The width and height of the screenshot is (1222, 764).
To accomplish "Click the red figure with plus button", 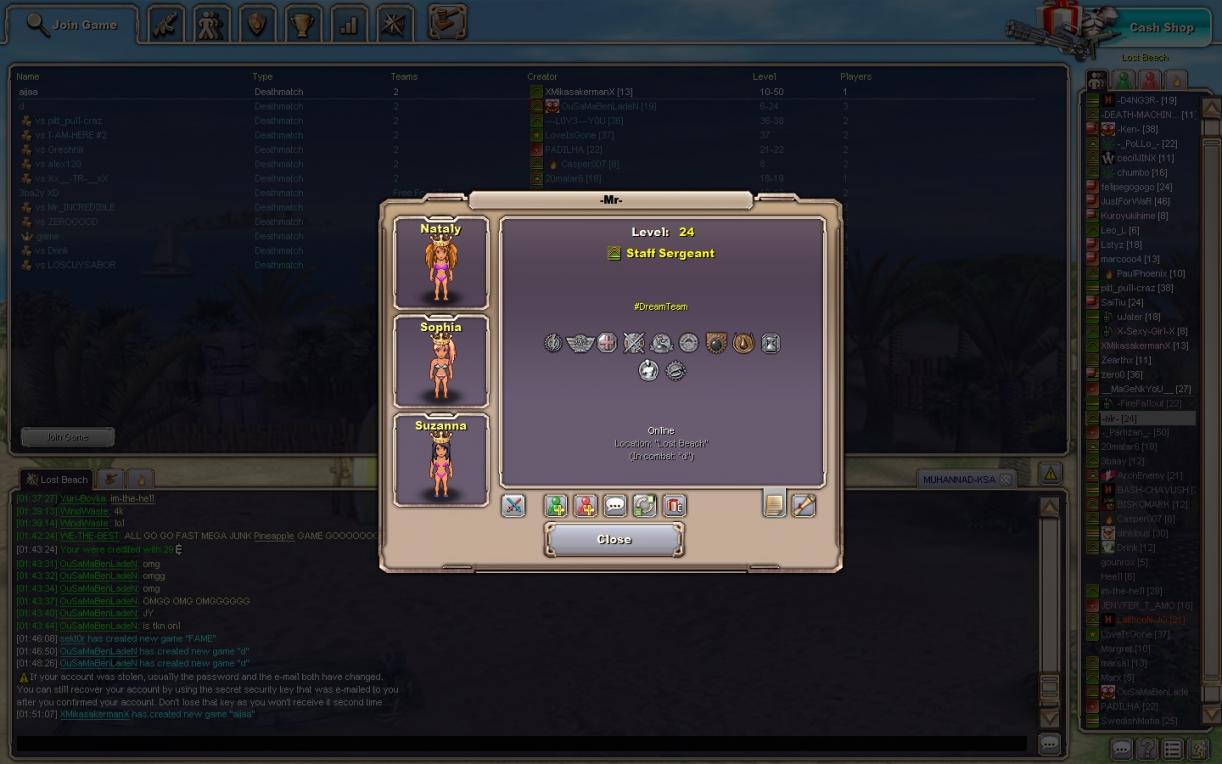I will (x=585, y=506).
